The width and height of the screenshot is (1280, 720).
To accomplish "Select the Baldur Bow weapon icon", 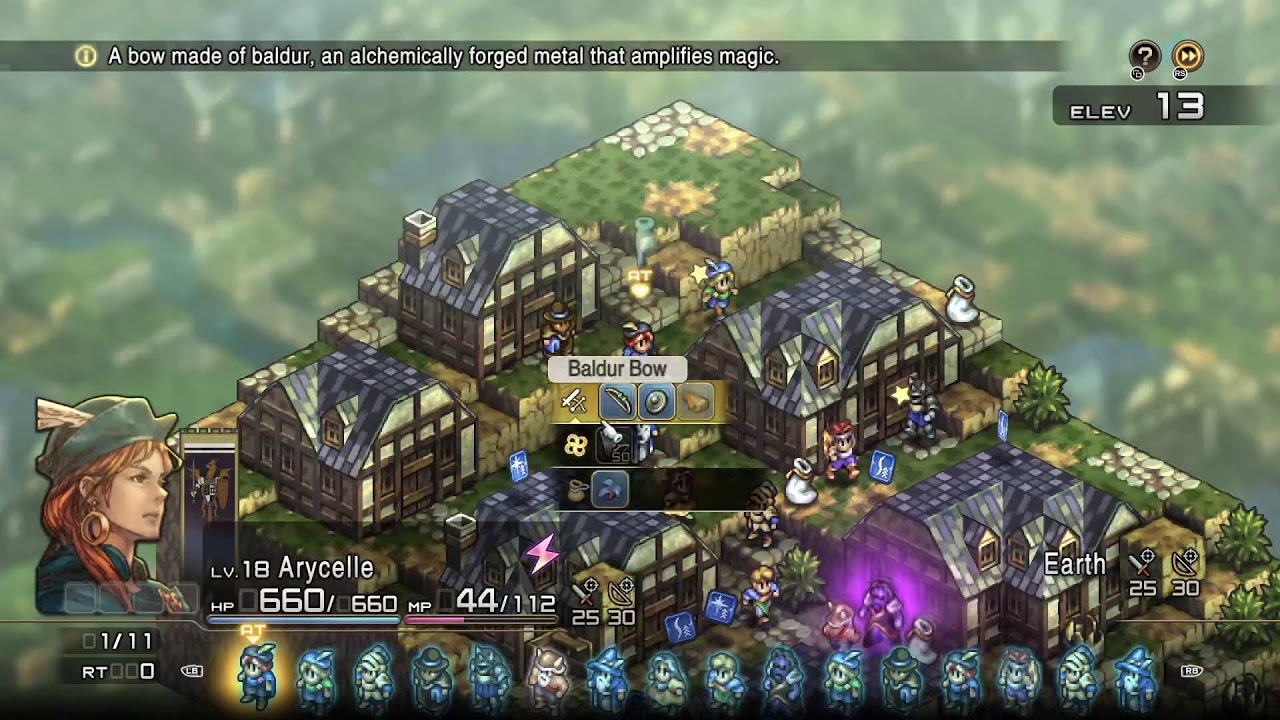I will coord(618,402).
